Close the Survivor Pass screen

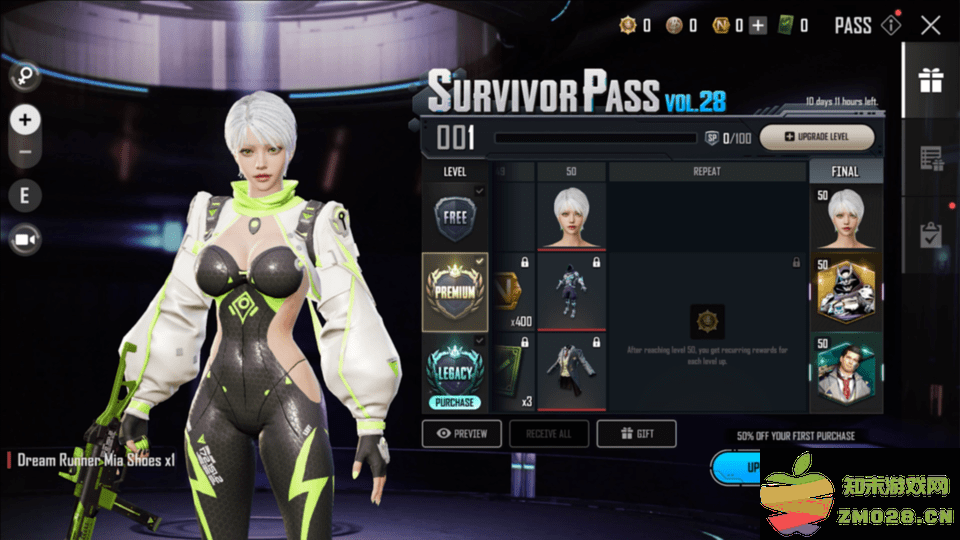[x=931, y=26]
